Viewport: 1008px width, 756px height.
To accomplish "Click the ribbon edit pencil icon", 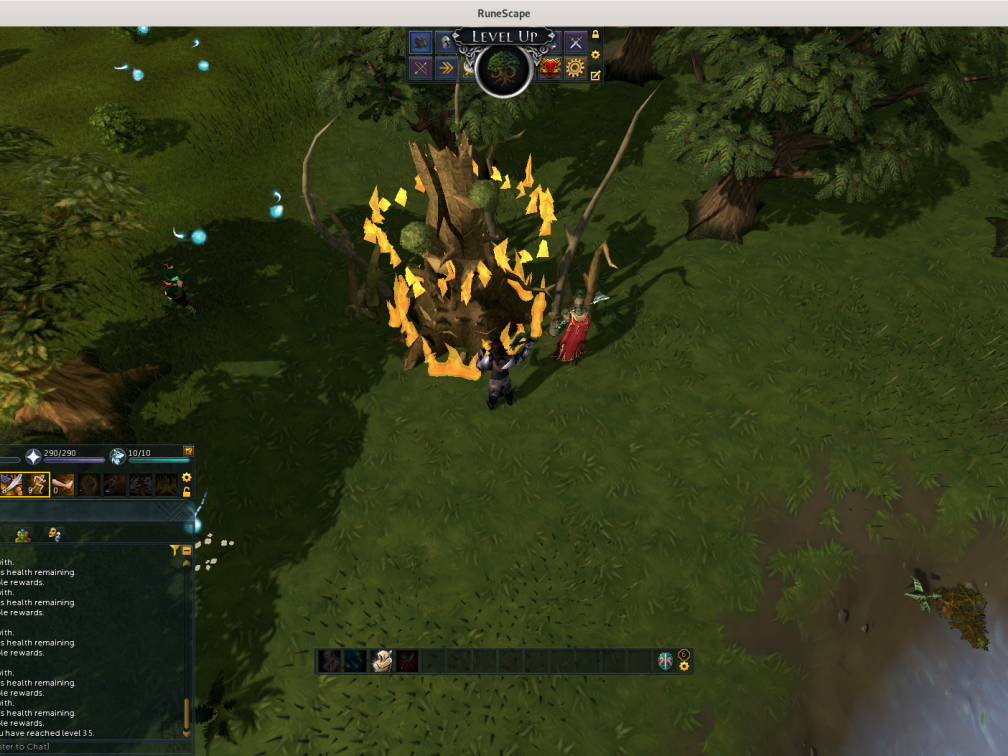I will [596, 75].
